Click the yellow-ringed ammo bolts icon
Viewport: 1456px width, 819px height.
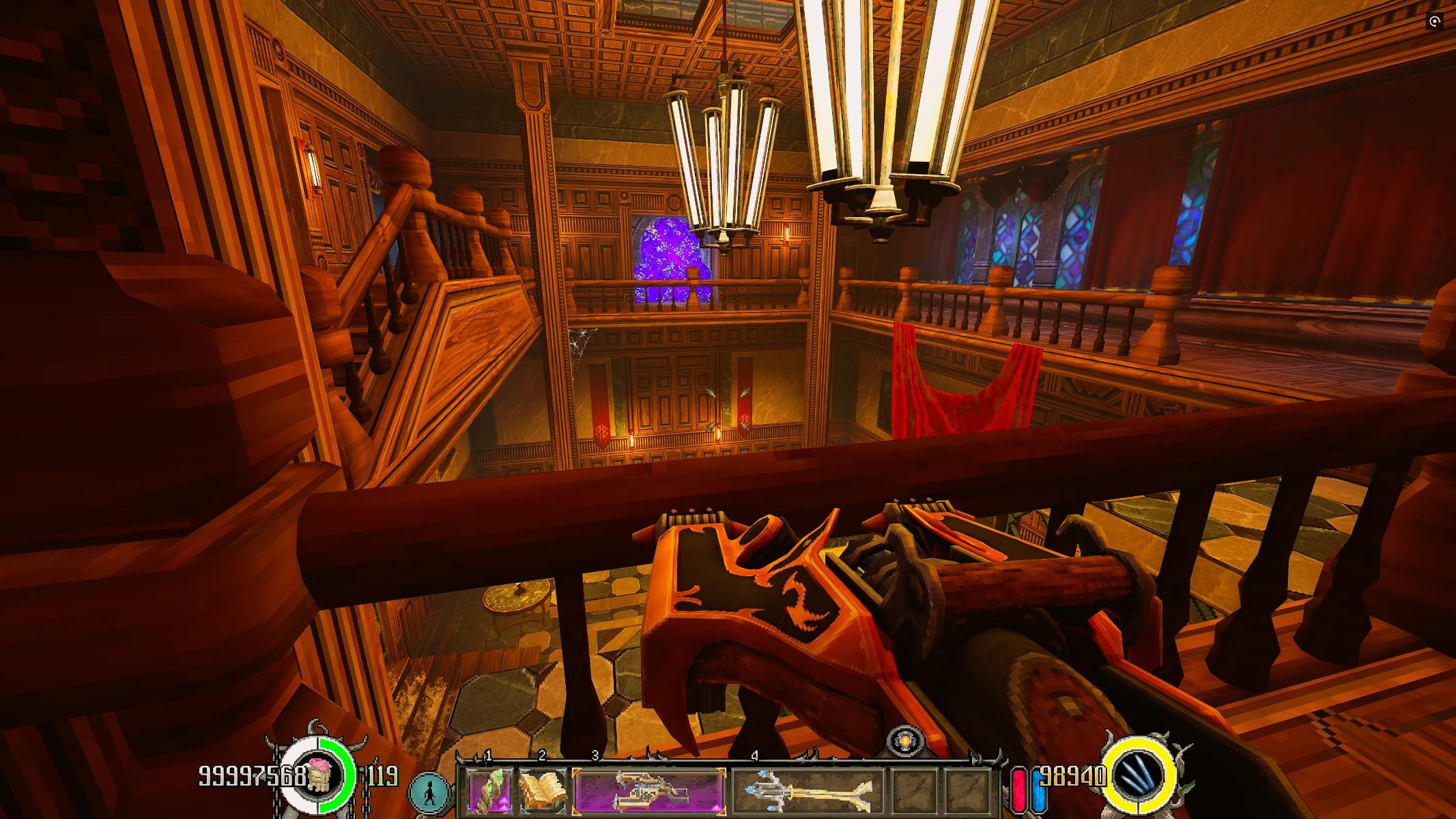1141,776
